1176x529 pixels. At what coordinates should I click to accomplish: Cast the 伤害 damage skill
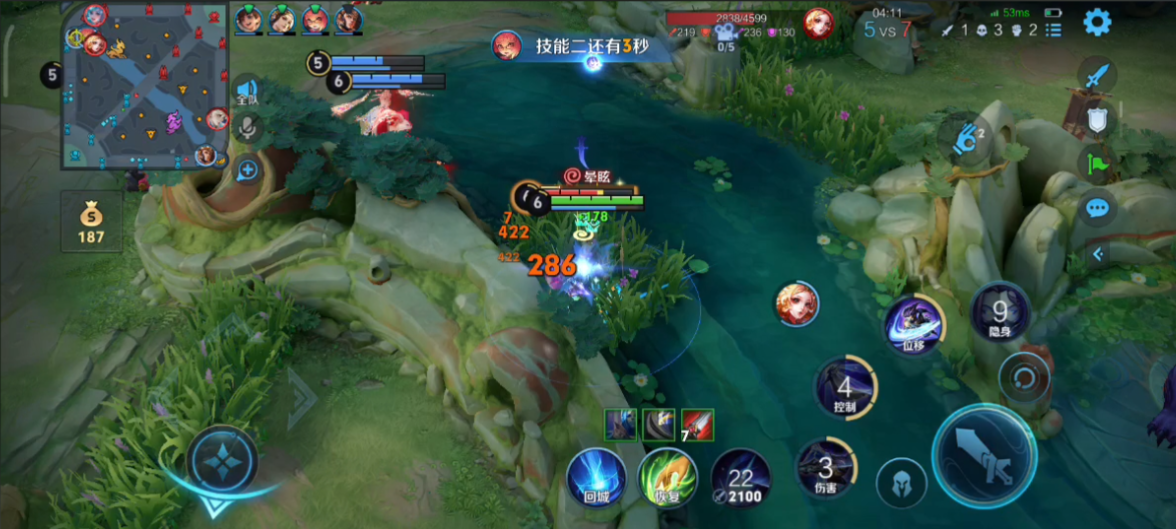(825, 468)
